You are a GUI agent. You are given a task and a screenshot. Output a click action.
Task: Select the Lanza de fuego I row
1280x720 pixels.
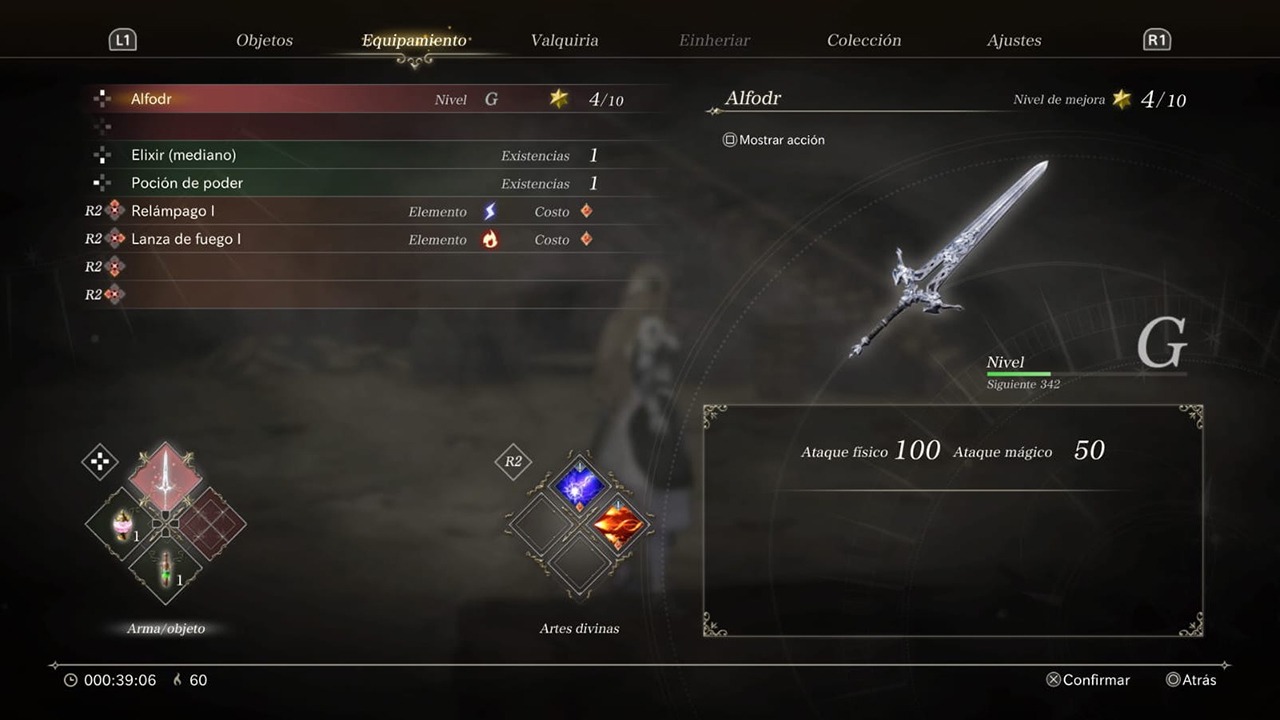pos(370,239)
